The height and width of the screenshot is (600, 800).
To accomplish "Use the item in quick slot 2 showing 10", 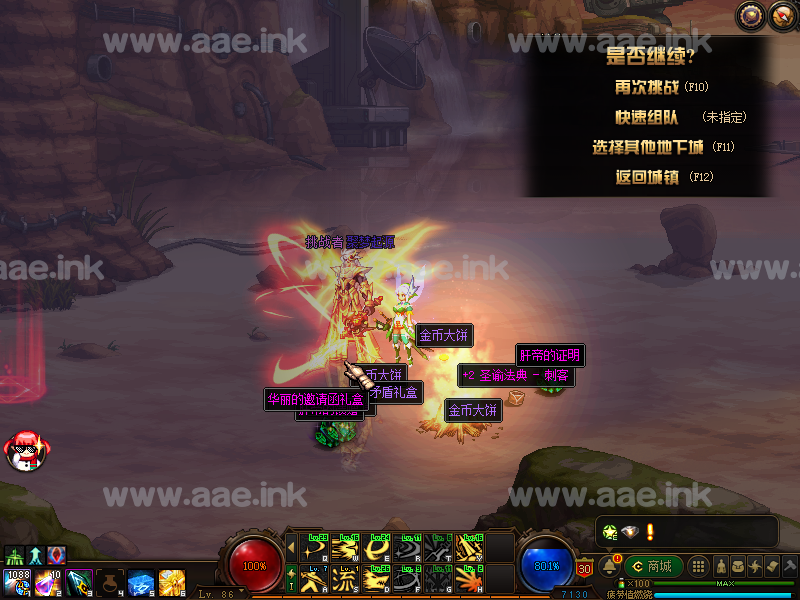I will point(47,581).
